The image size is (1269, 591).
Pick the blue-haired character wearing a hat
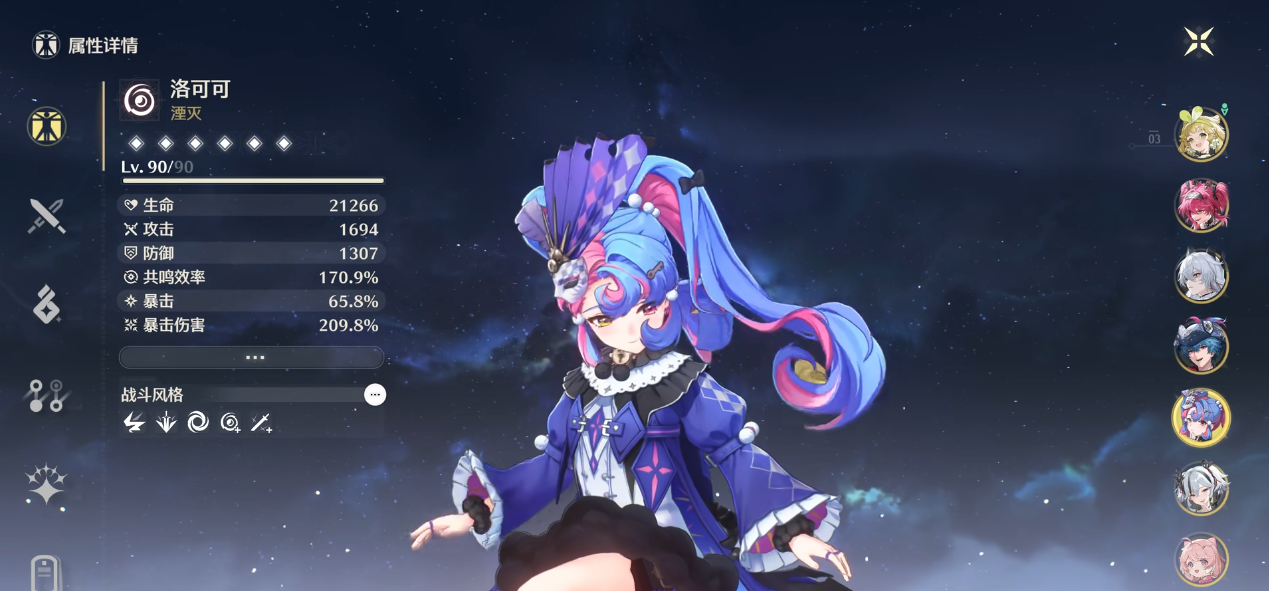pos(1200,346)
